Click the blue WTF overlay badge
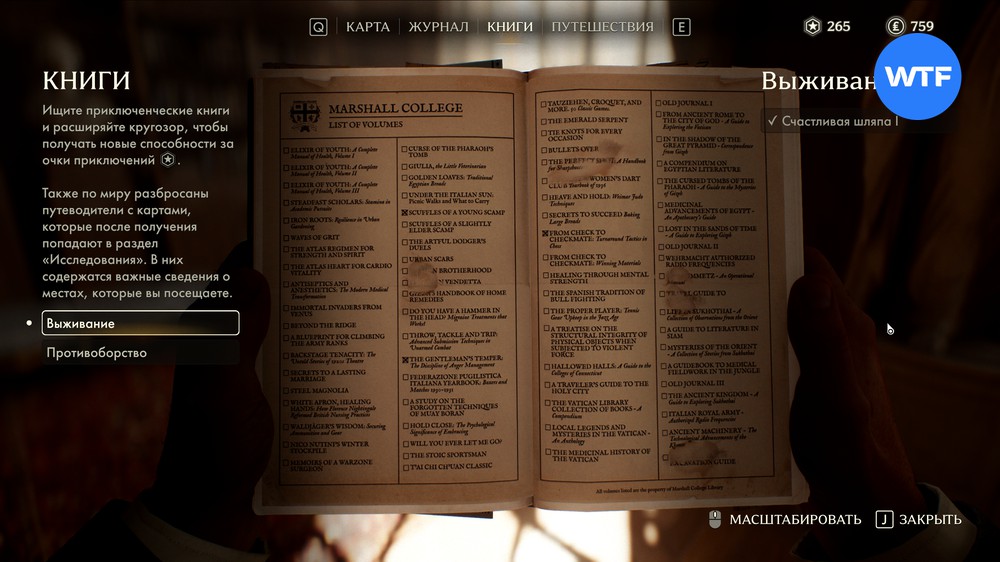1000x562 pixels. coord(917,77)
